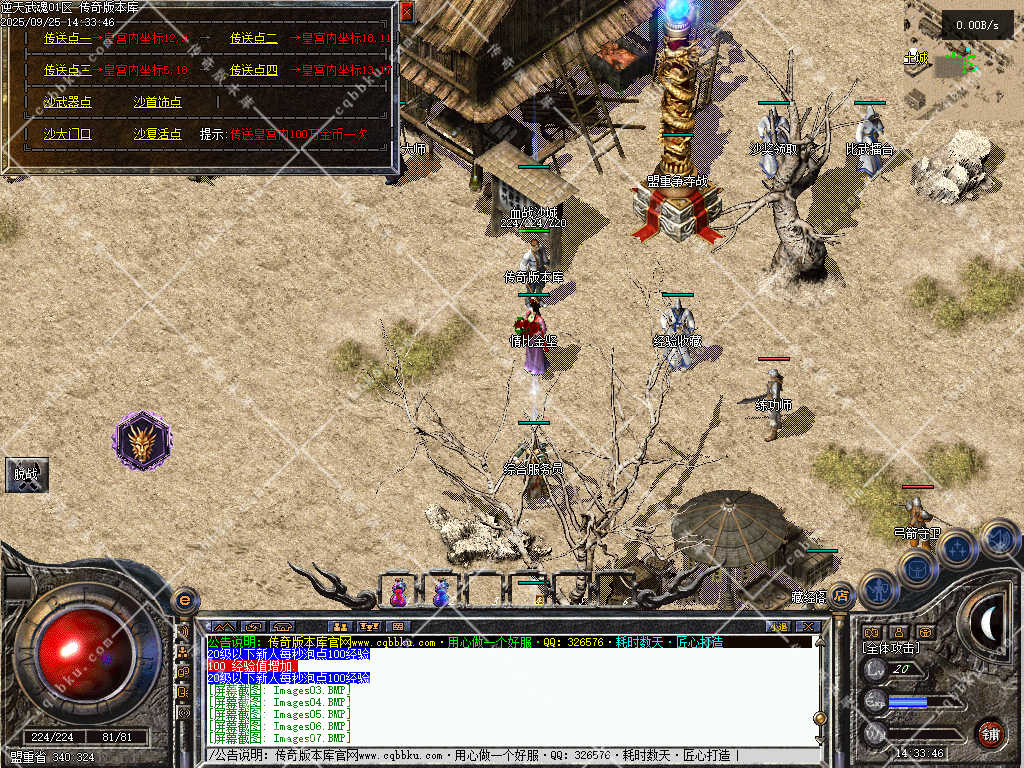Teleport using the 传送点一 link
The image size is (1024, 768).
click(67, 39)
